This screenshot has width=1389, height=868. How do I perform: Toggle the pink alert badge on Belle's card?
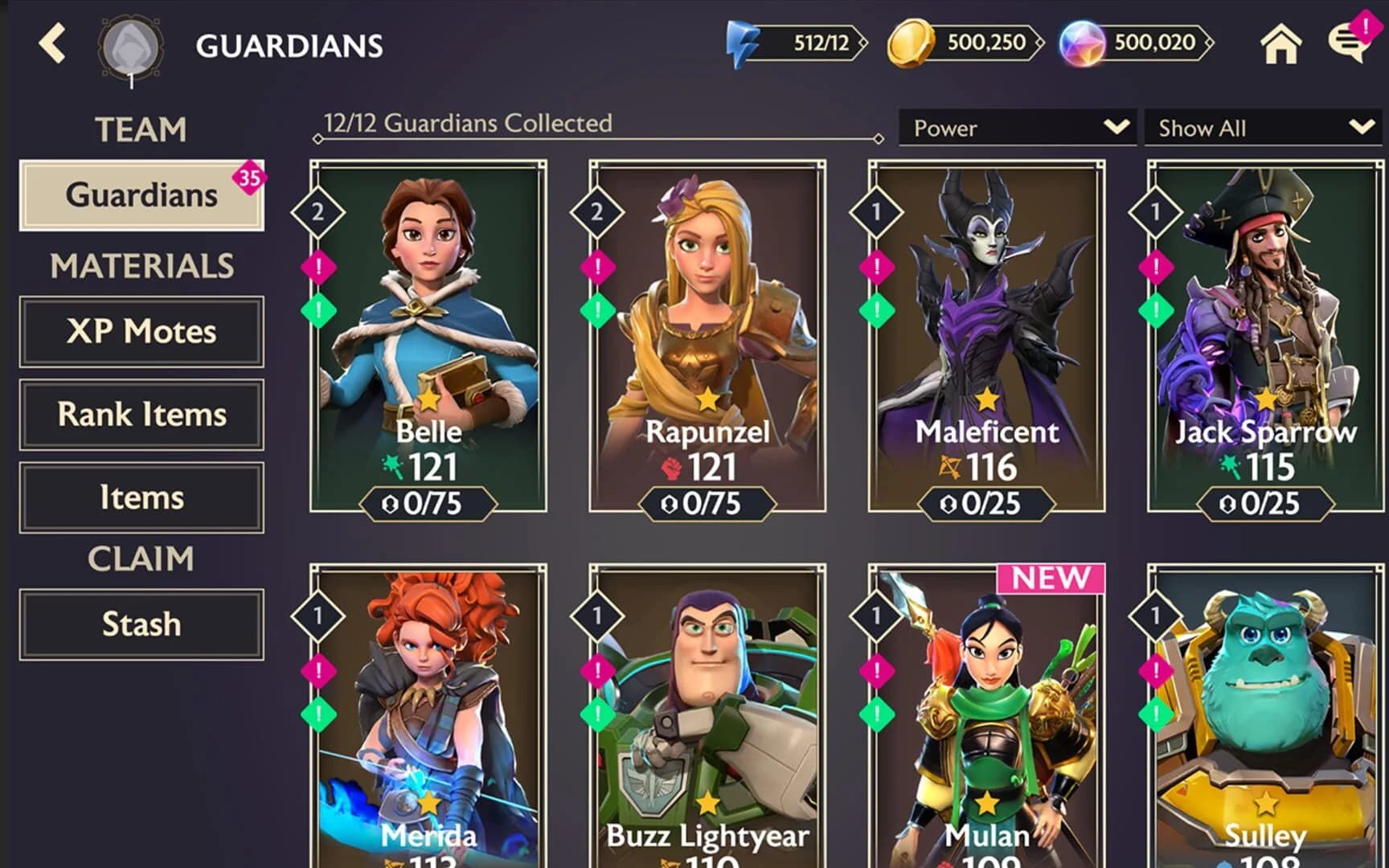point(317,266)
